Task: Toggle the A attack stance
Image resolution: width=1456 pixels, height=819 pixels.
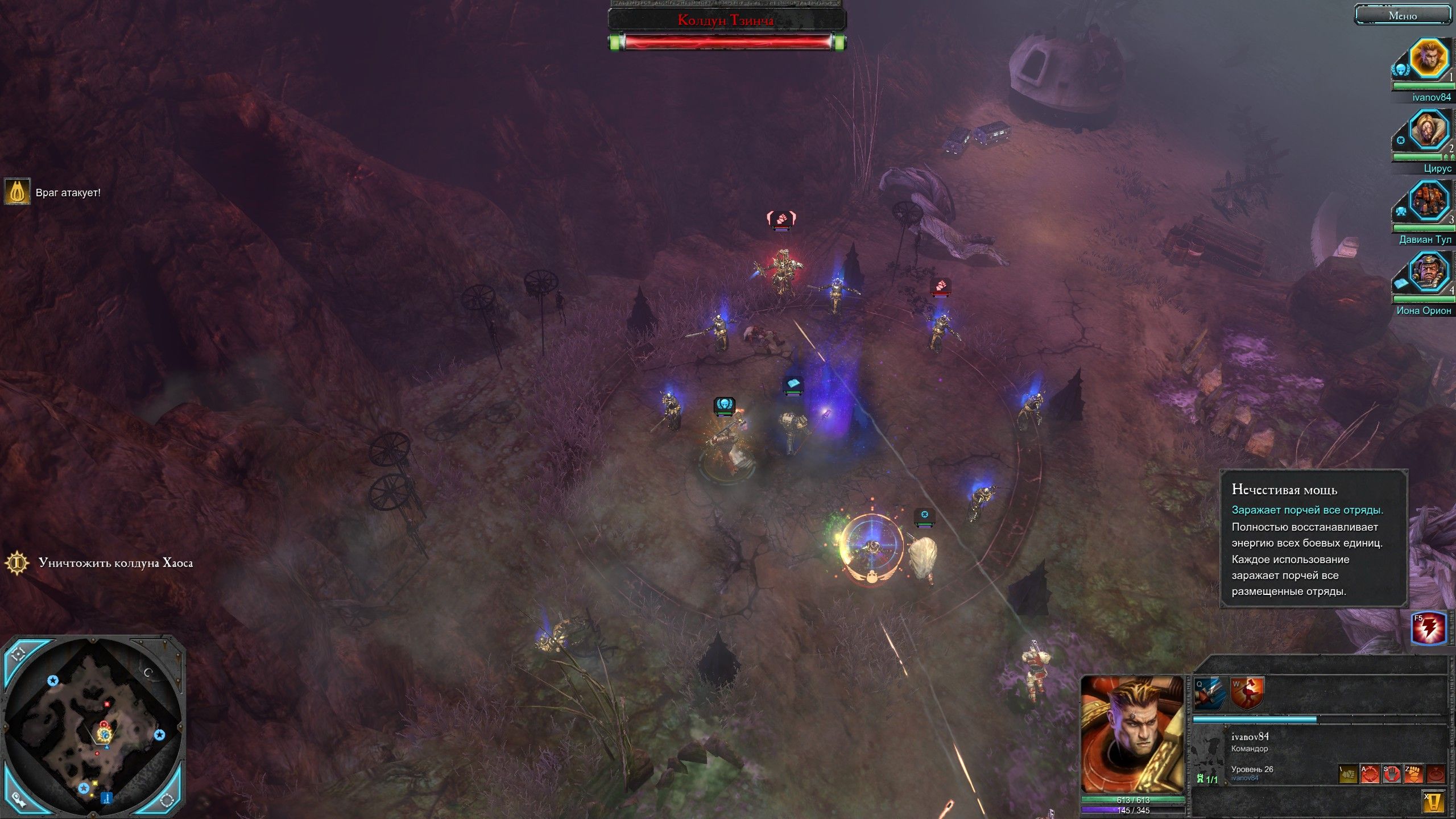Action: tap(1371, 775)
